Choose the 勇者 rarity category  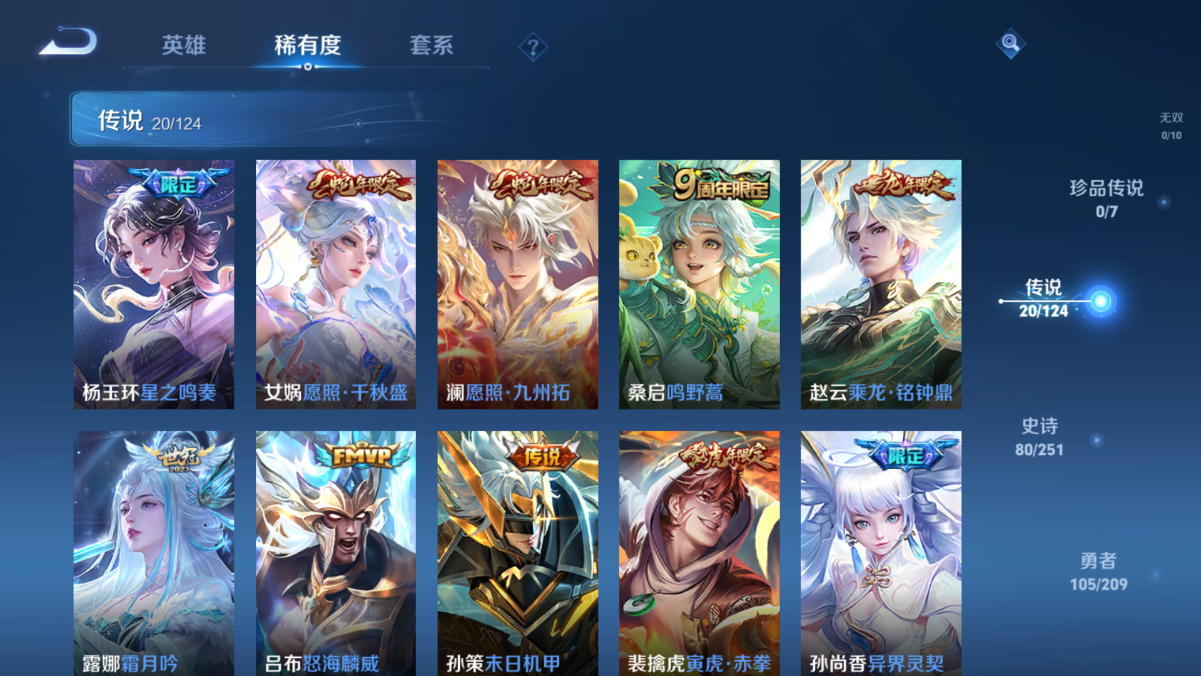(x=1098, y=572)
